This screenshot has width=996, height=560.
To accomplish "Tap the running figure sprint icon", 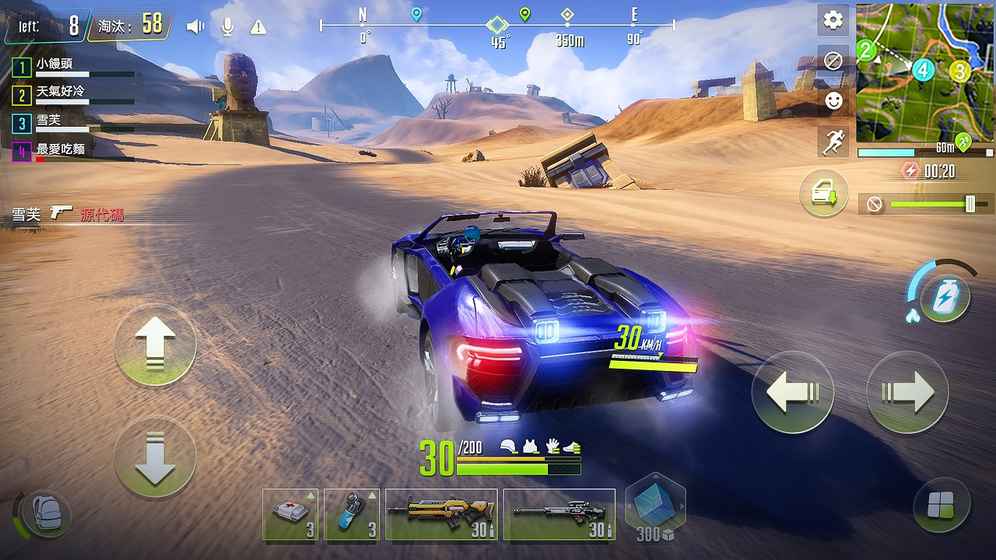I will click(833, 141).
